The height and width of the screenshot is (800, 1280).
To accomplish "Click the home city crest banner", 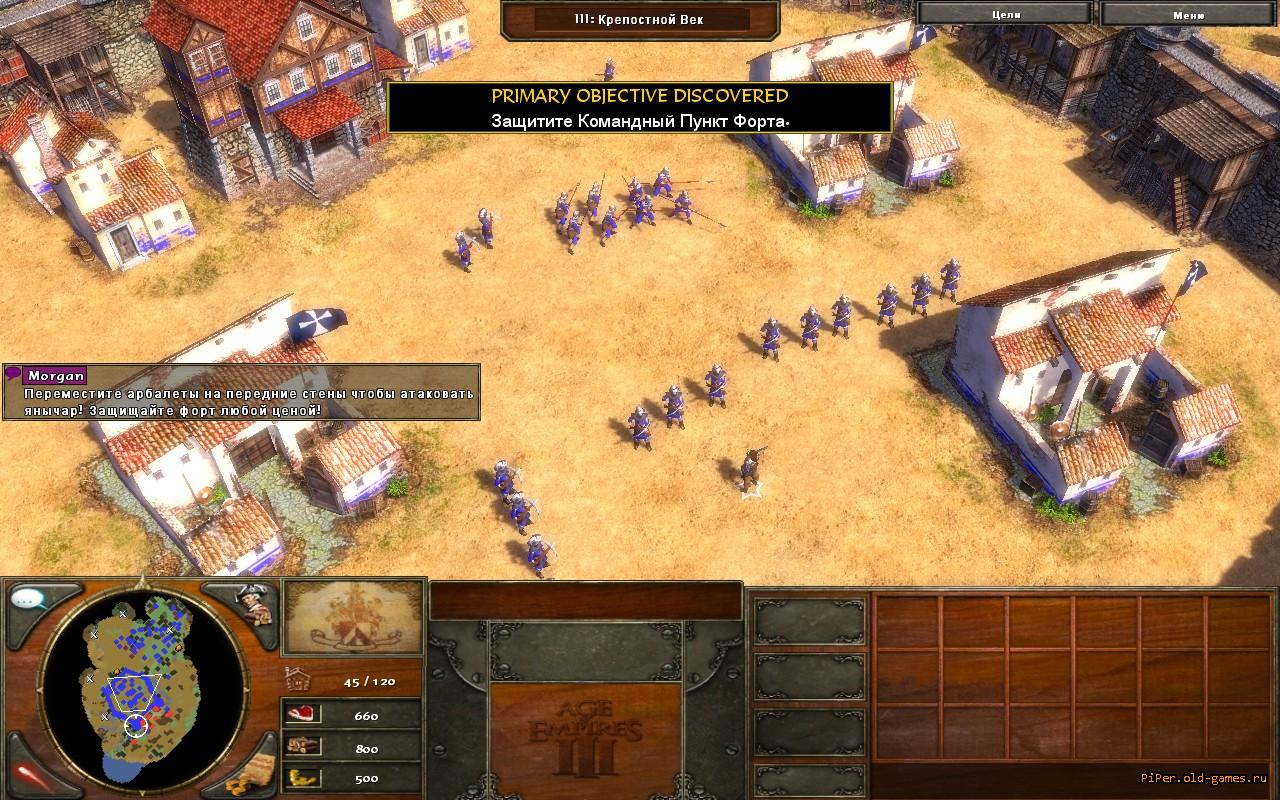I will click(x=352, y=617).
